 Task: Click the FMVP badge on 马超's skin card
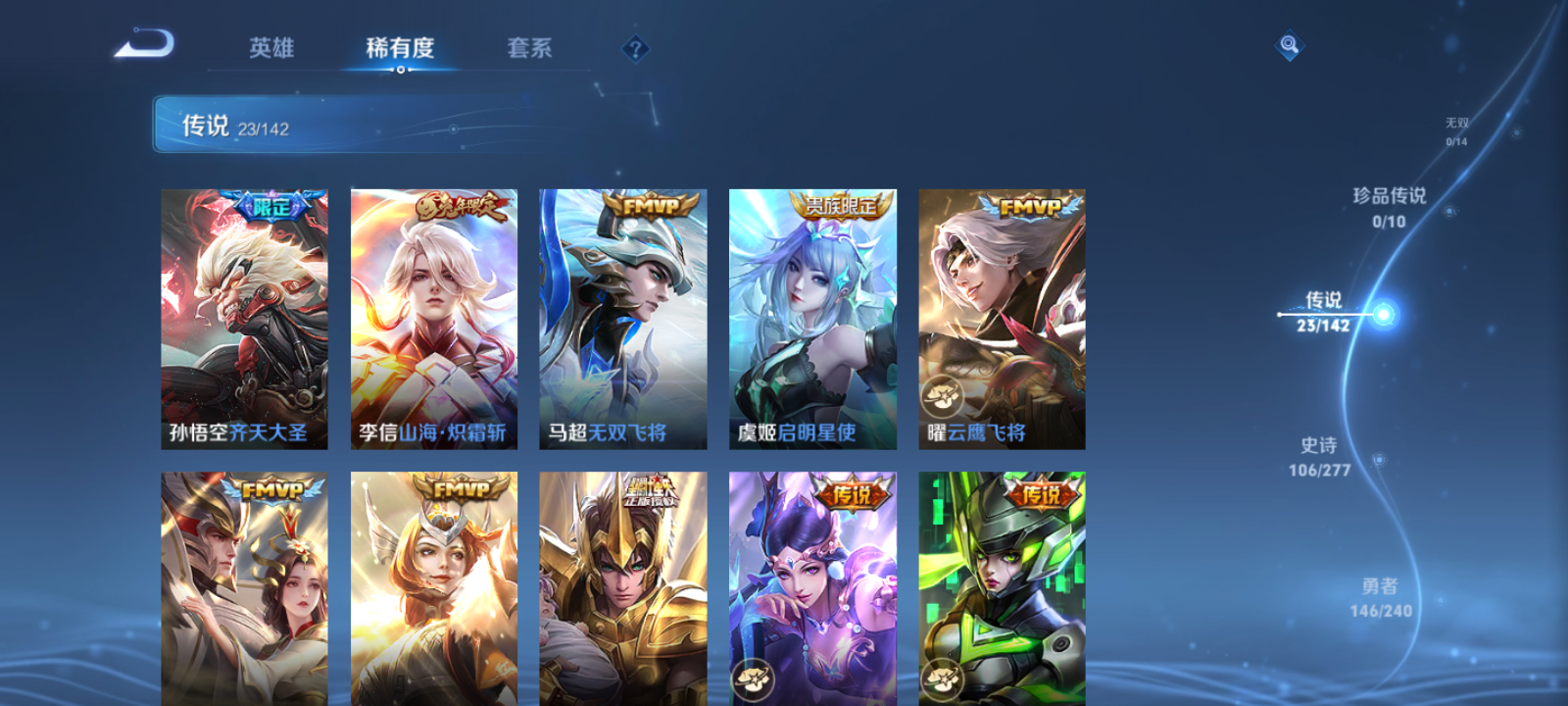pos(649,206)
